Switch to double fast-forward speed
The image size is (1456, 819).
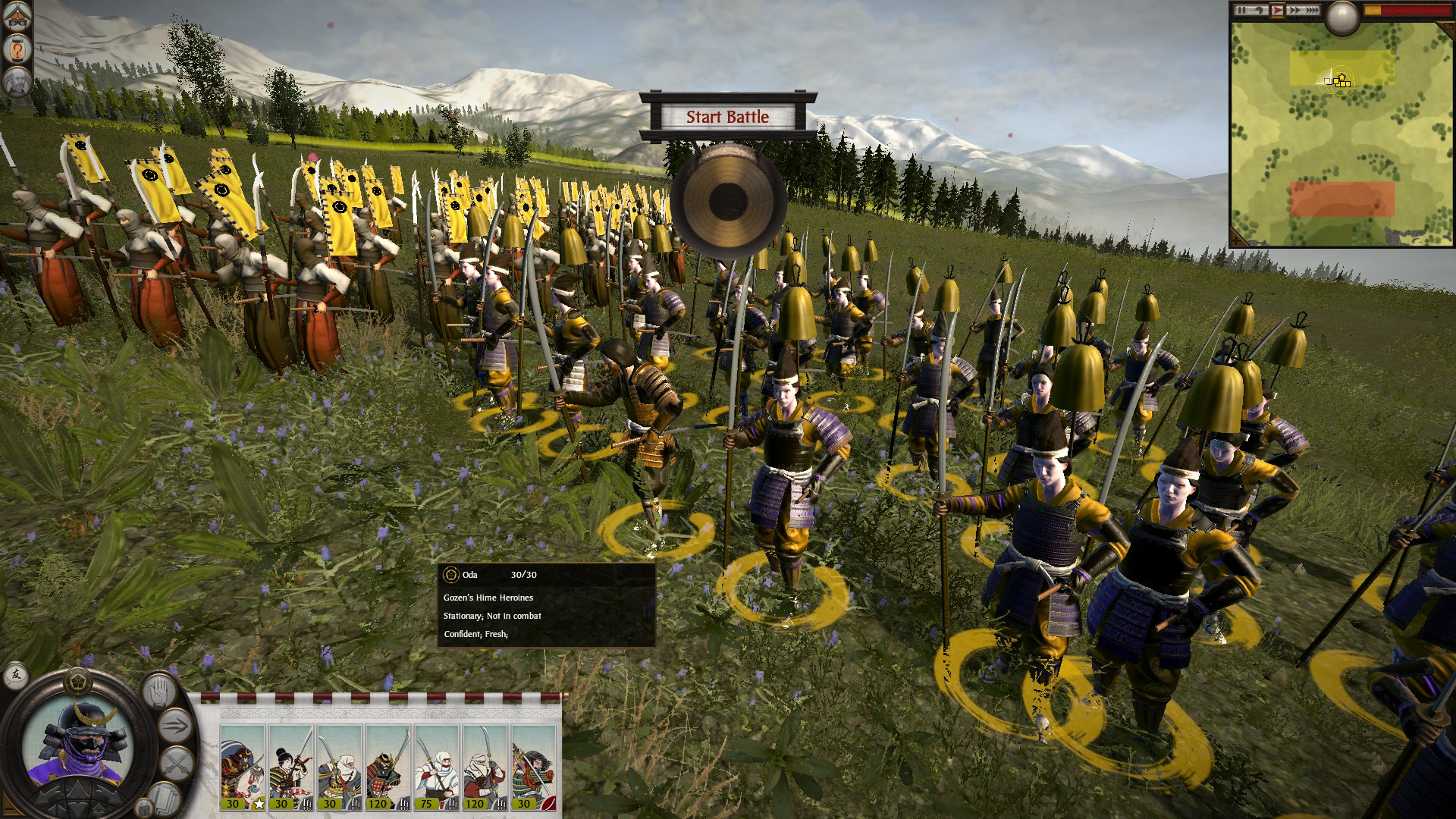pos(1294,10)
